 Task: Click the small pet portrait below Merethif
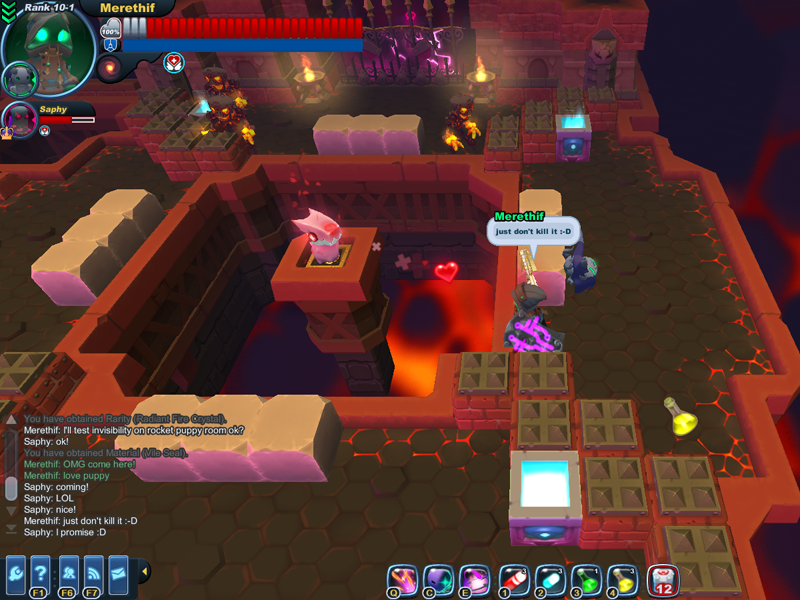click(x=18, y=78)
